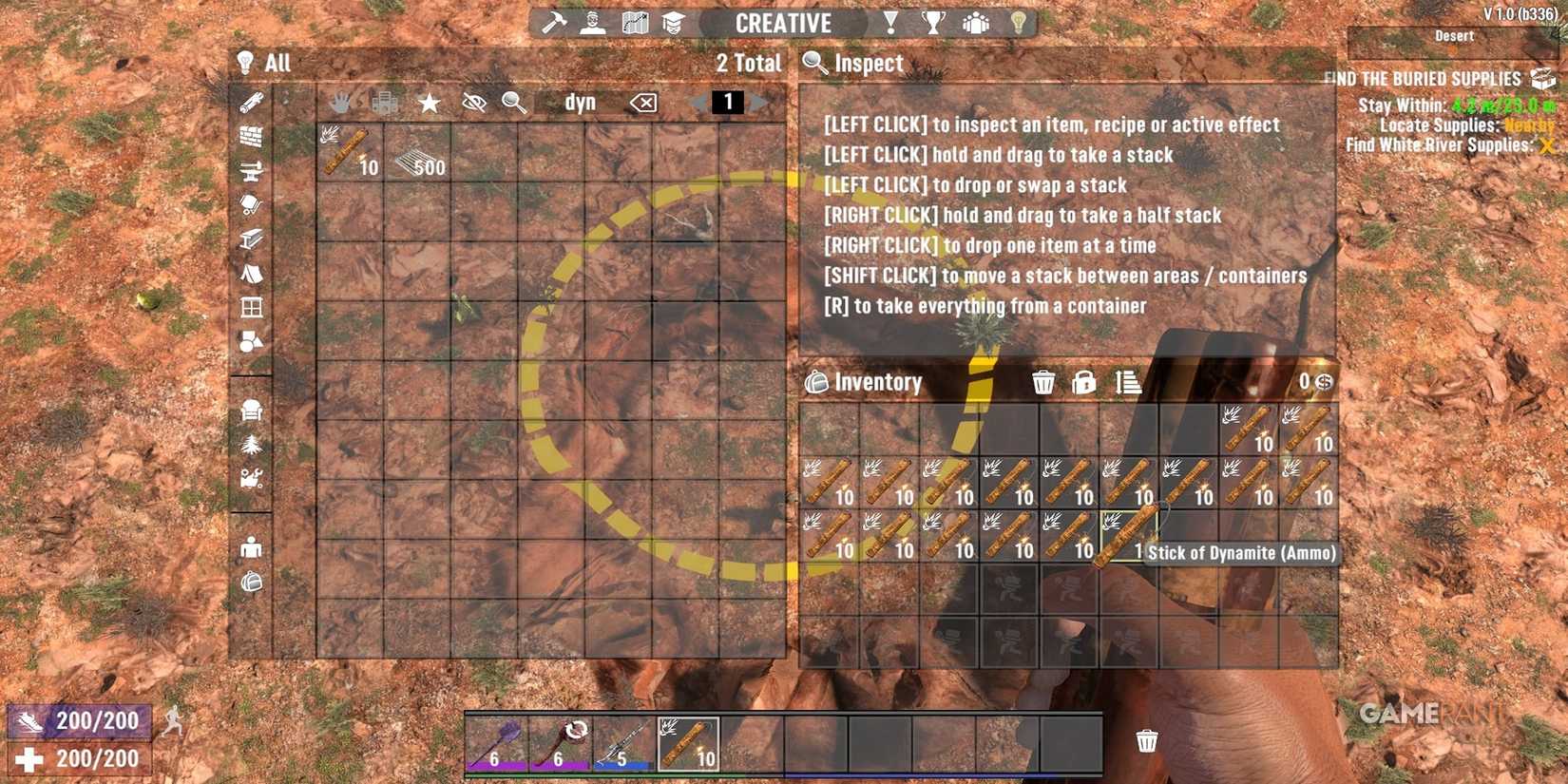Lock inventory slots with the padlock icon
The height and width of the screenshot is (784, 1568).
(1083, 381)
